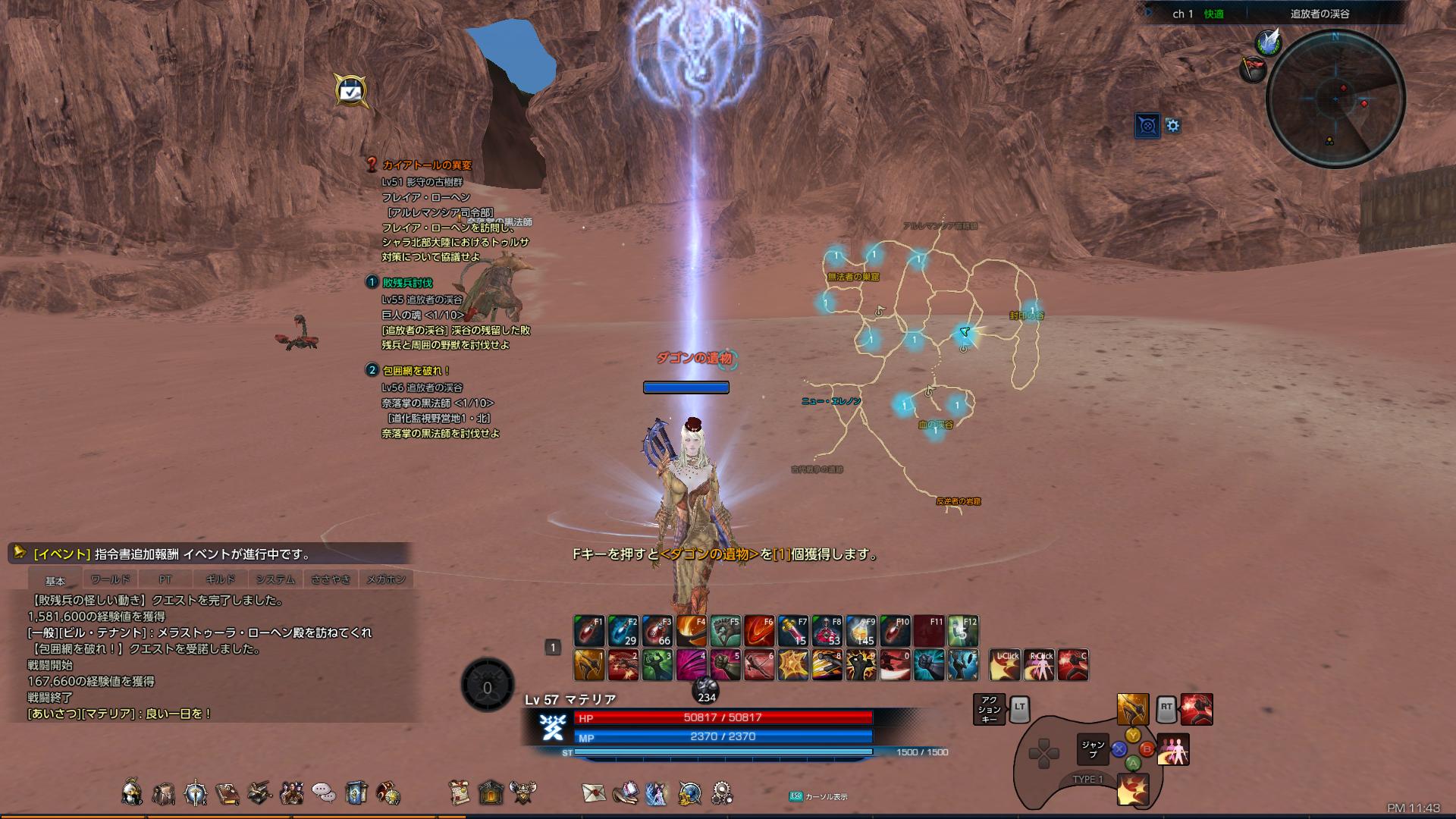
Task: Select カイアトールの異変 quest in tracker
Action: click(427, 165)
